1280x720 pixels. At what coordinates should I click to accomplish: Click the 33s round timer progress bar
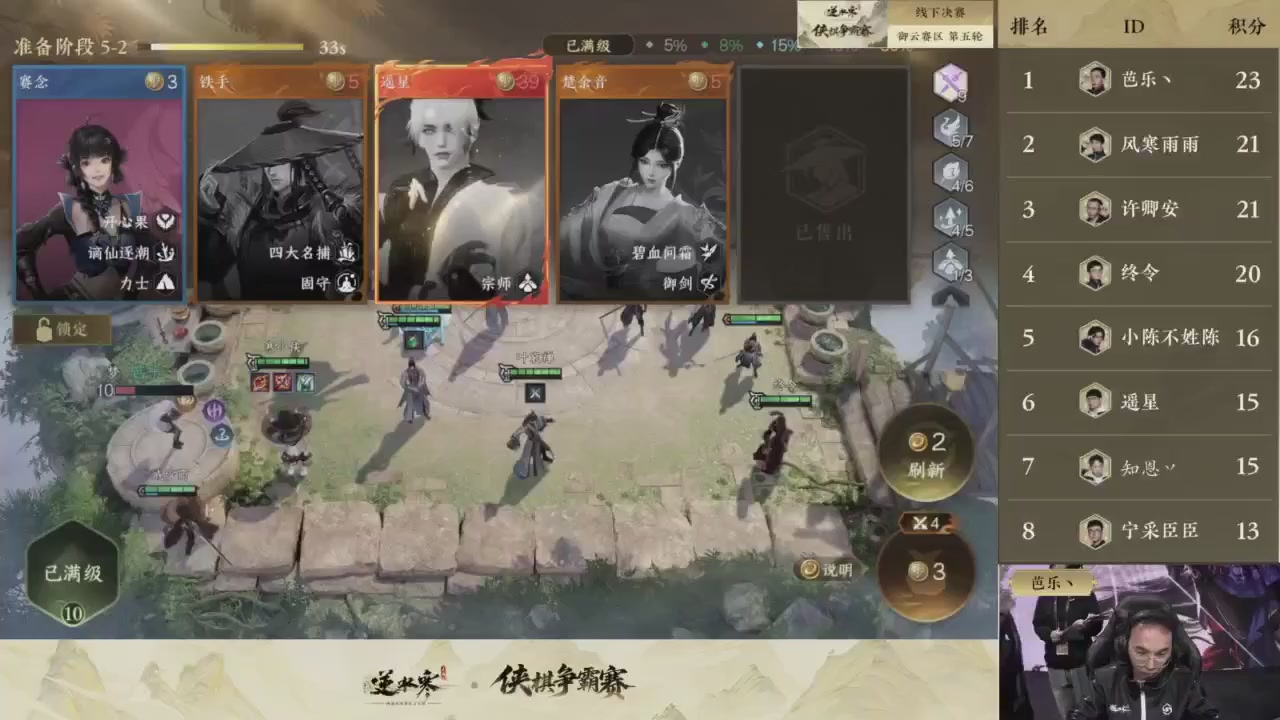(x=227, y=46)
